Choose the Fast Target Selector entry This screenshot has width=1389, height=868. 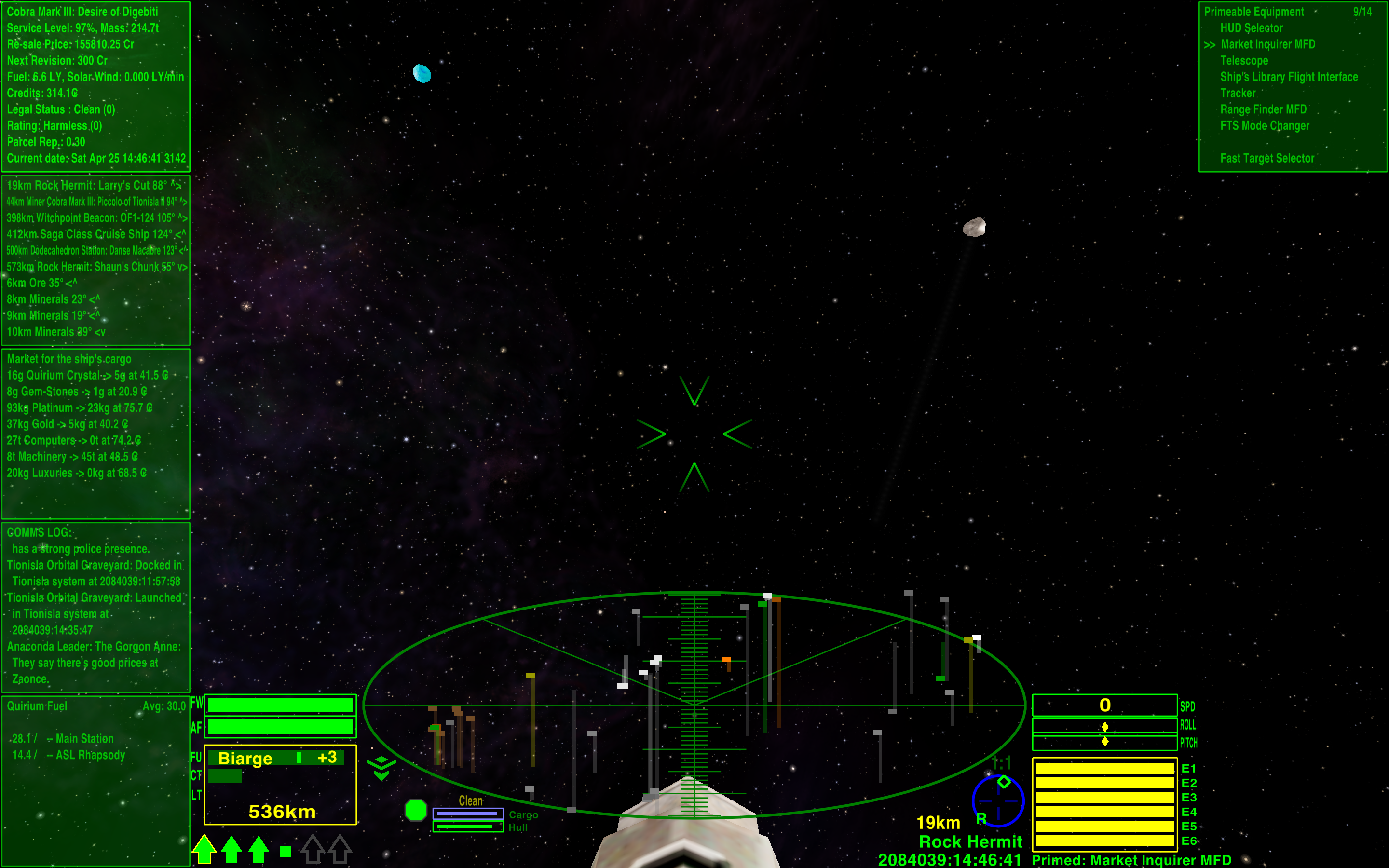[1267, 159]
